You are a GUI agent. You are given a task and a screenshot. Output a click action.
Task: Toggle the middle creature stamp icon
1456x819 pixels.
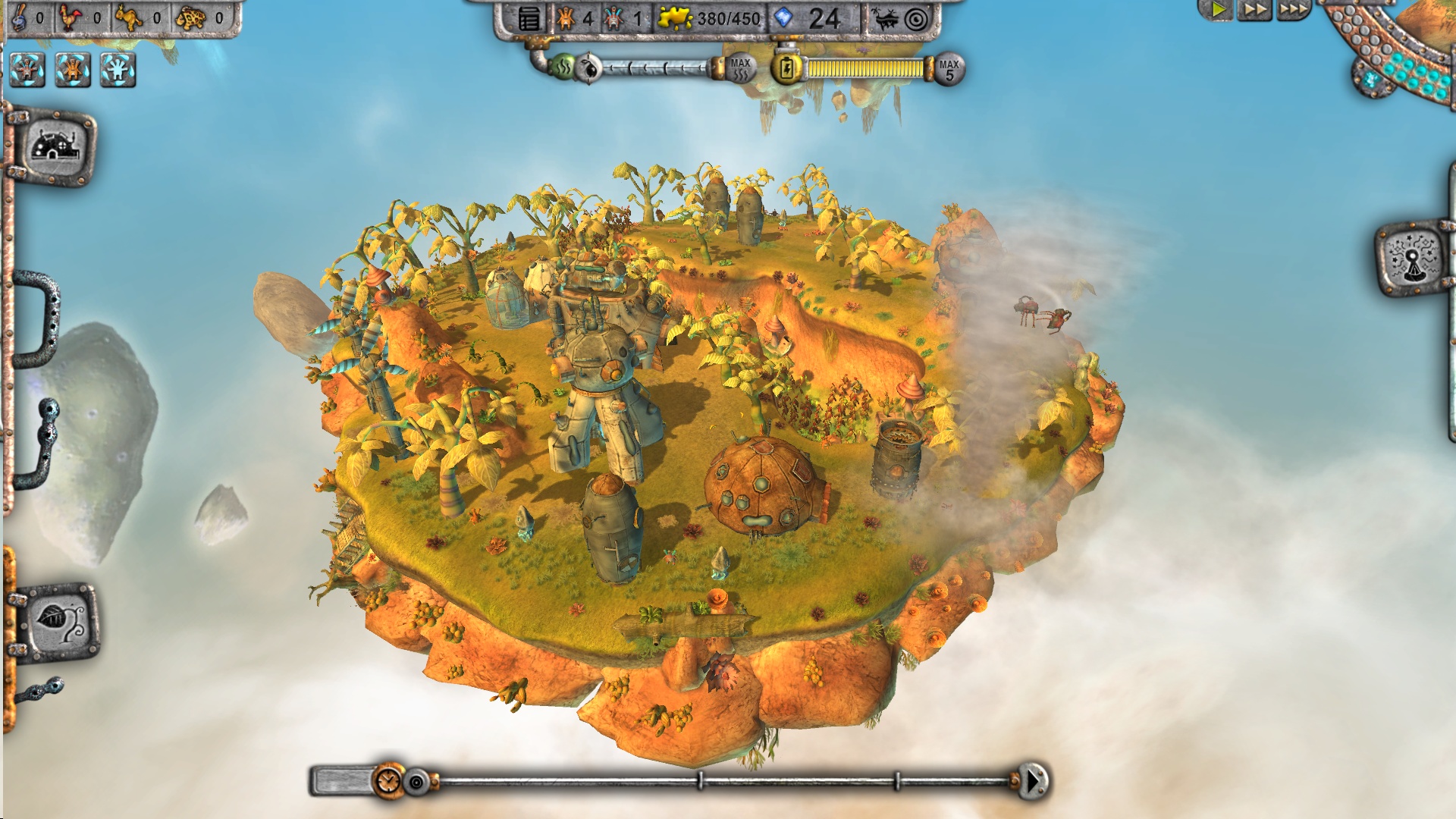click(x=74, y=71)
